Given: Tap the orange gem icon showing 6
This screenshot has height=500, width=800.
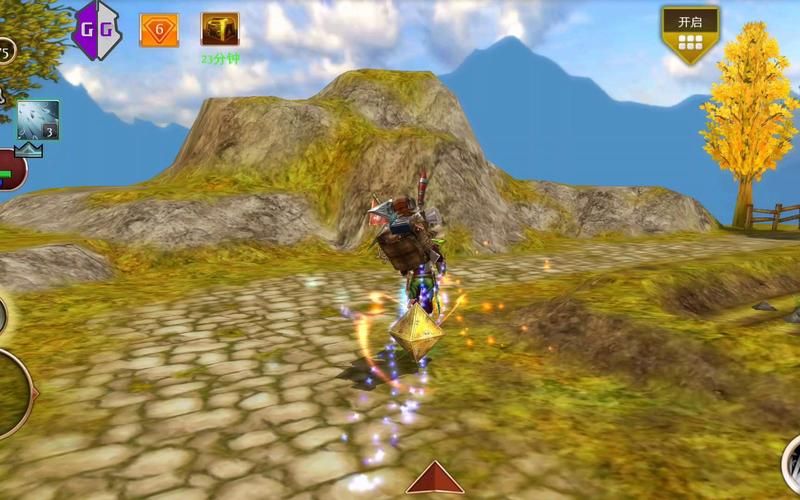Looking at the screenshot, I should pos(159,30).
